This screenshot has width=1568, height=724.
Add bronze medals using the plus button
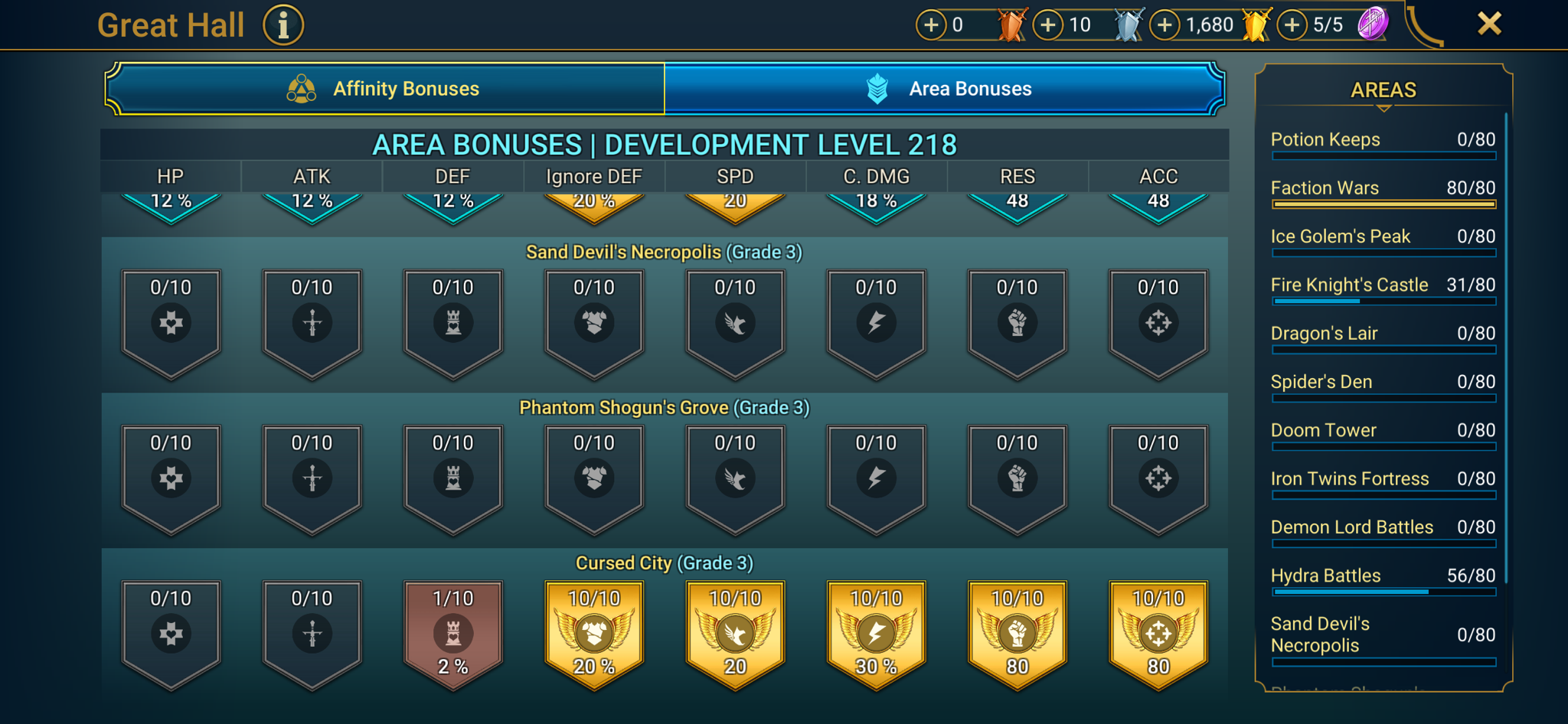931,24
